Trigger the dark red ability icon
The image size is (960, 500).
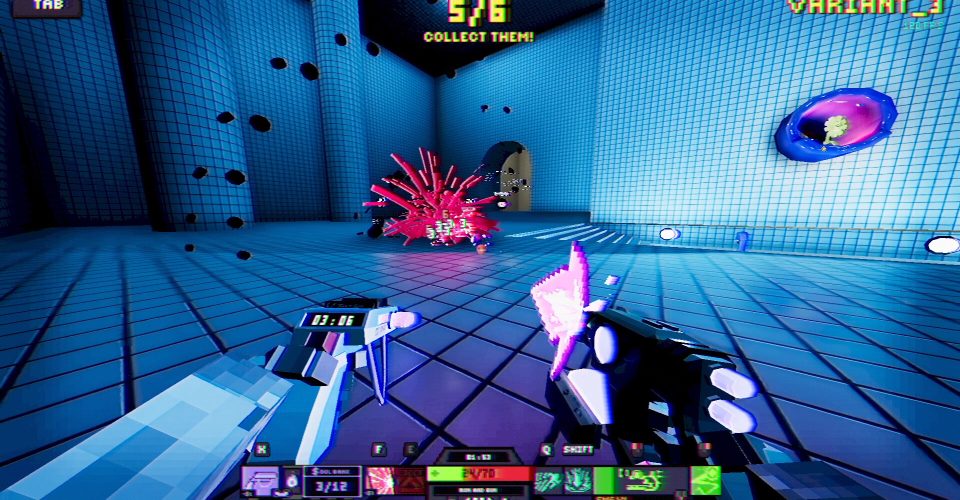coord(411,481)
